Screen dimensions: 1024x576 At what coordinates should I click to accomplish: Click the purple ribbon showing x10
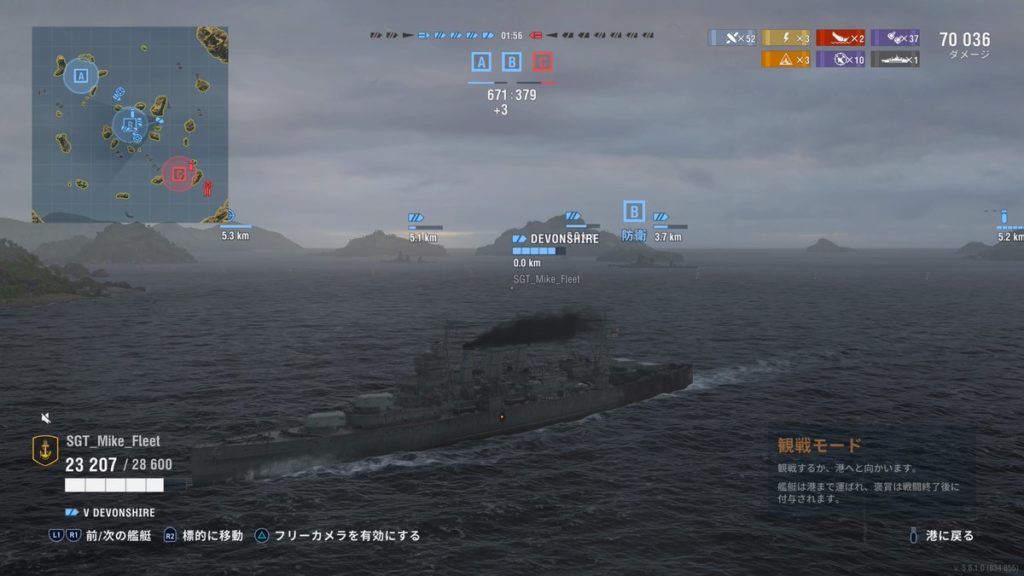coord(841,59)
